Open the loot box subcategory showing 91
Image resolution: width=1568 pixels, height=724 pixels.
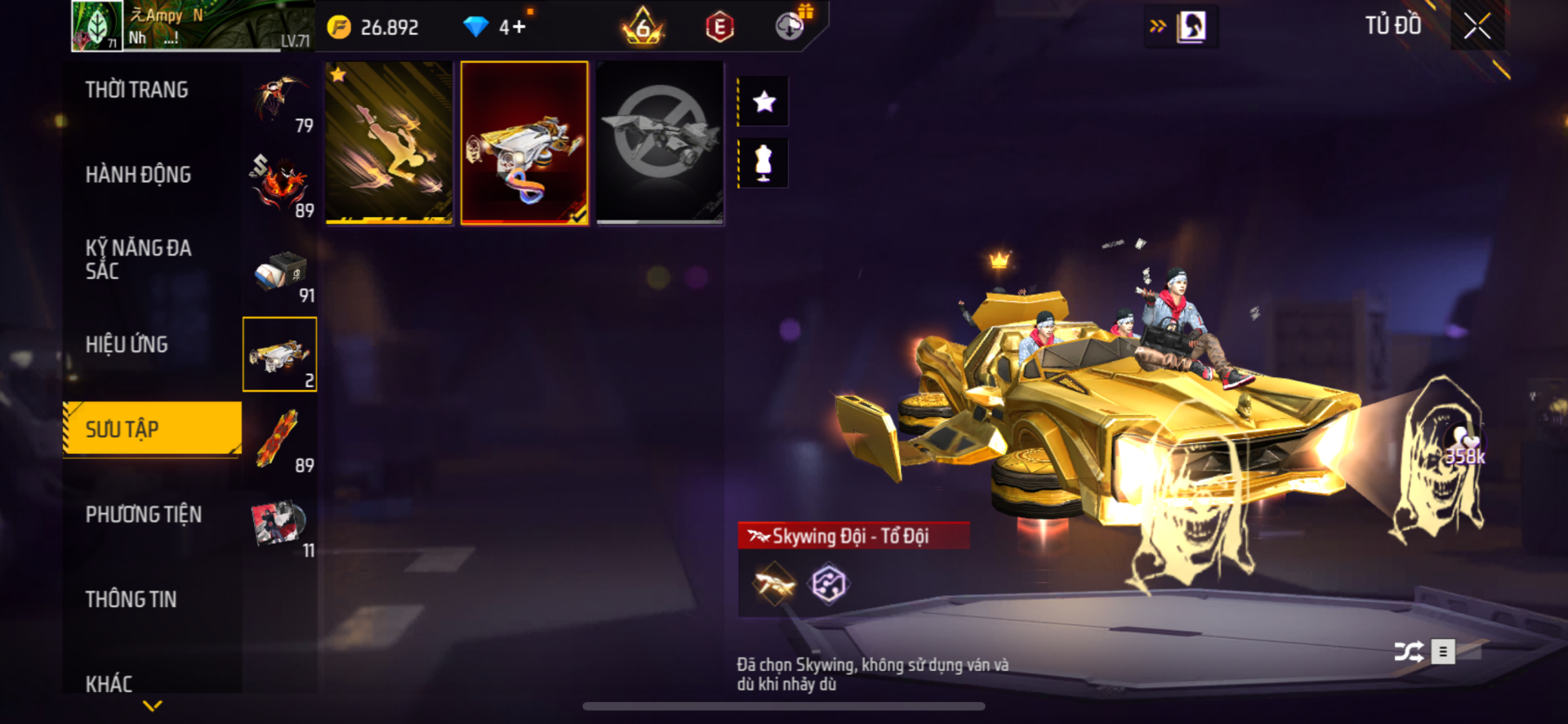click(x=279, y=273)
